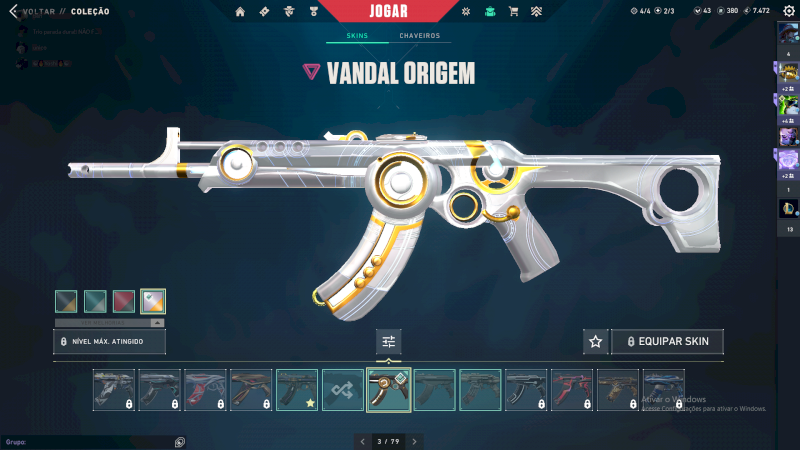Image resolution: width=800 pixels, height=450 pixels.
Task: Go to the next skin page arrow
Action: pos(415,441)
